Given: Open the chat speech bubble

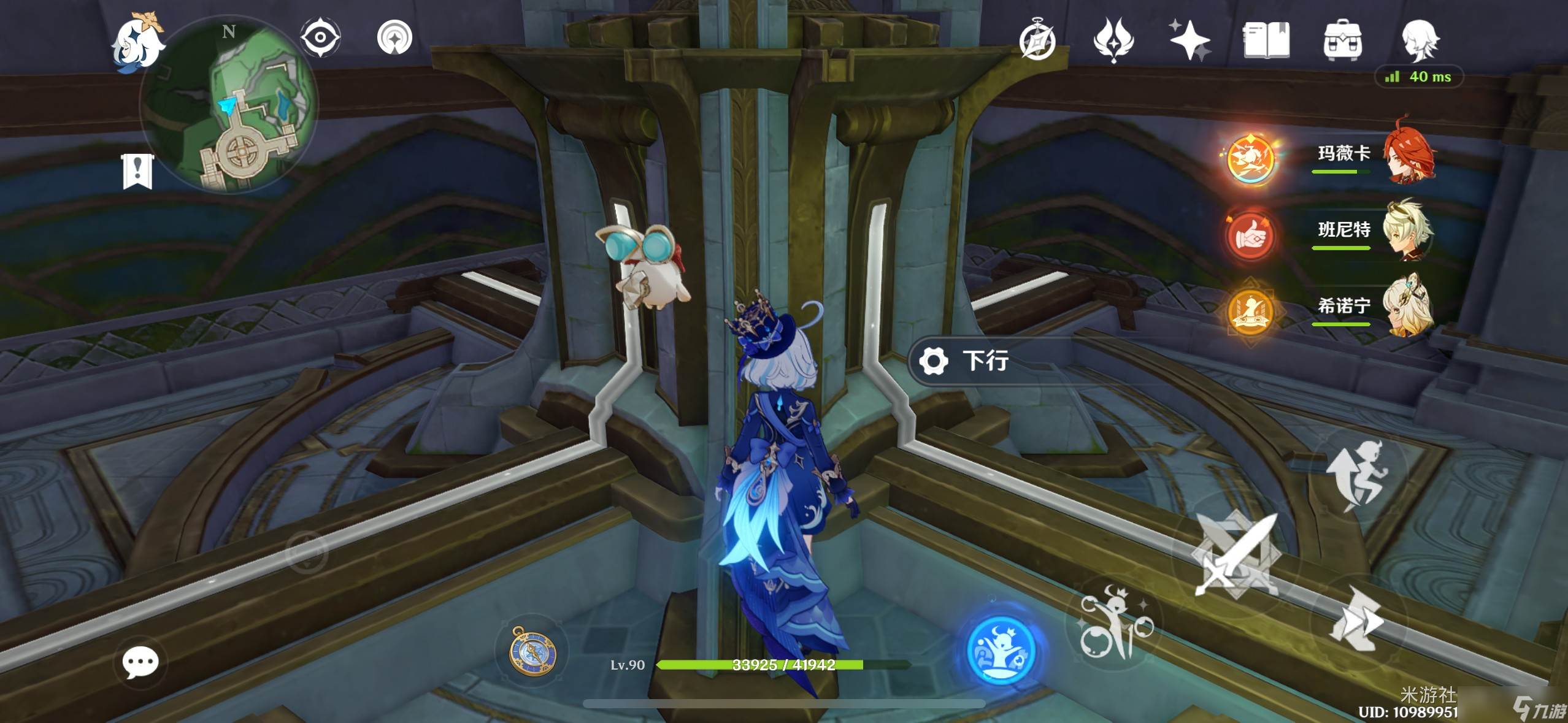Looking at the screenshot, I should click(140, 662).
